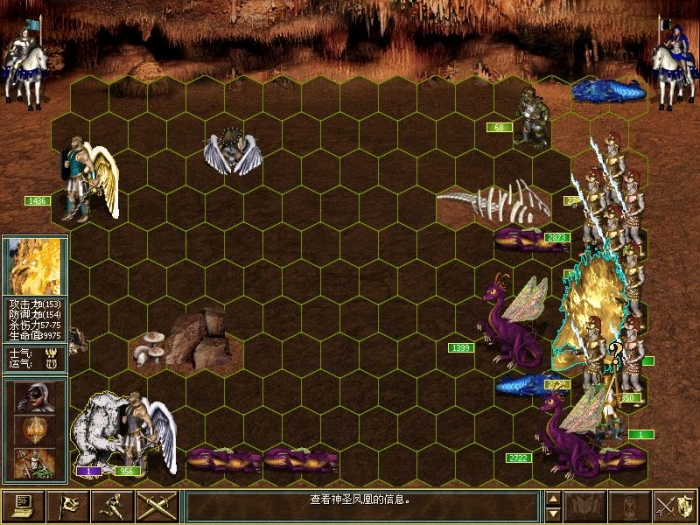
Task: Surrender using the white flag button
Action: (x=68, y=505)
